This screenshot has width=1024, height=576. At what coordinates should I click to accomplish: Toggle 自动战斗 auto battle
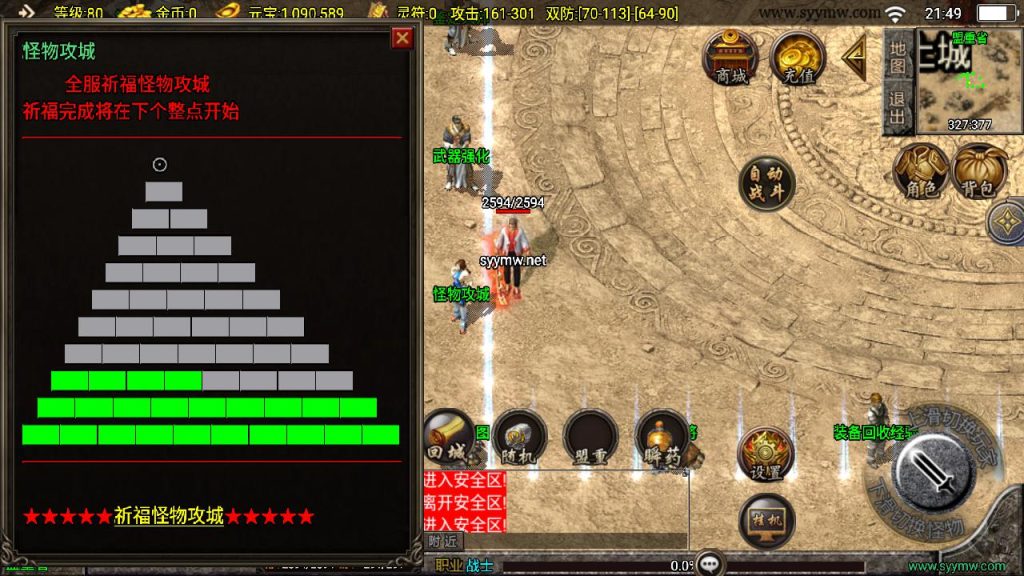[767, 182]
